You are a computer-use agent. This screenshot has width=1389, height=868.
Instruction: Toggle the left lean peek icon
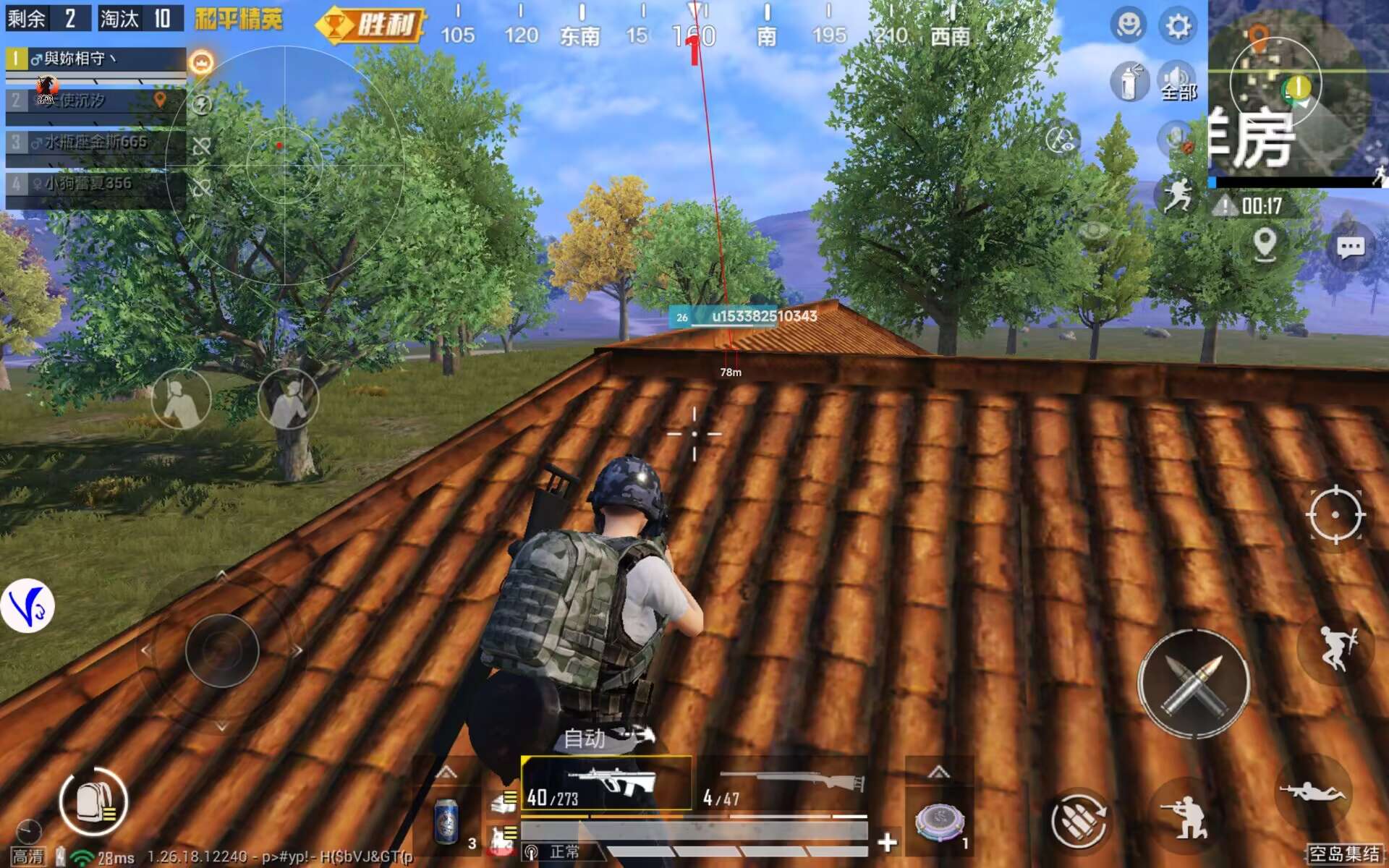(181, 400)
